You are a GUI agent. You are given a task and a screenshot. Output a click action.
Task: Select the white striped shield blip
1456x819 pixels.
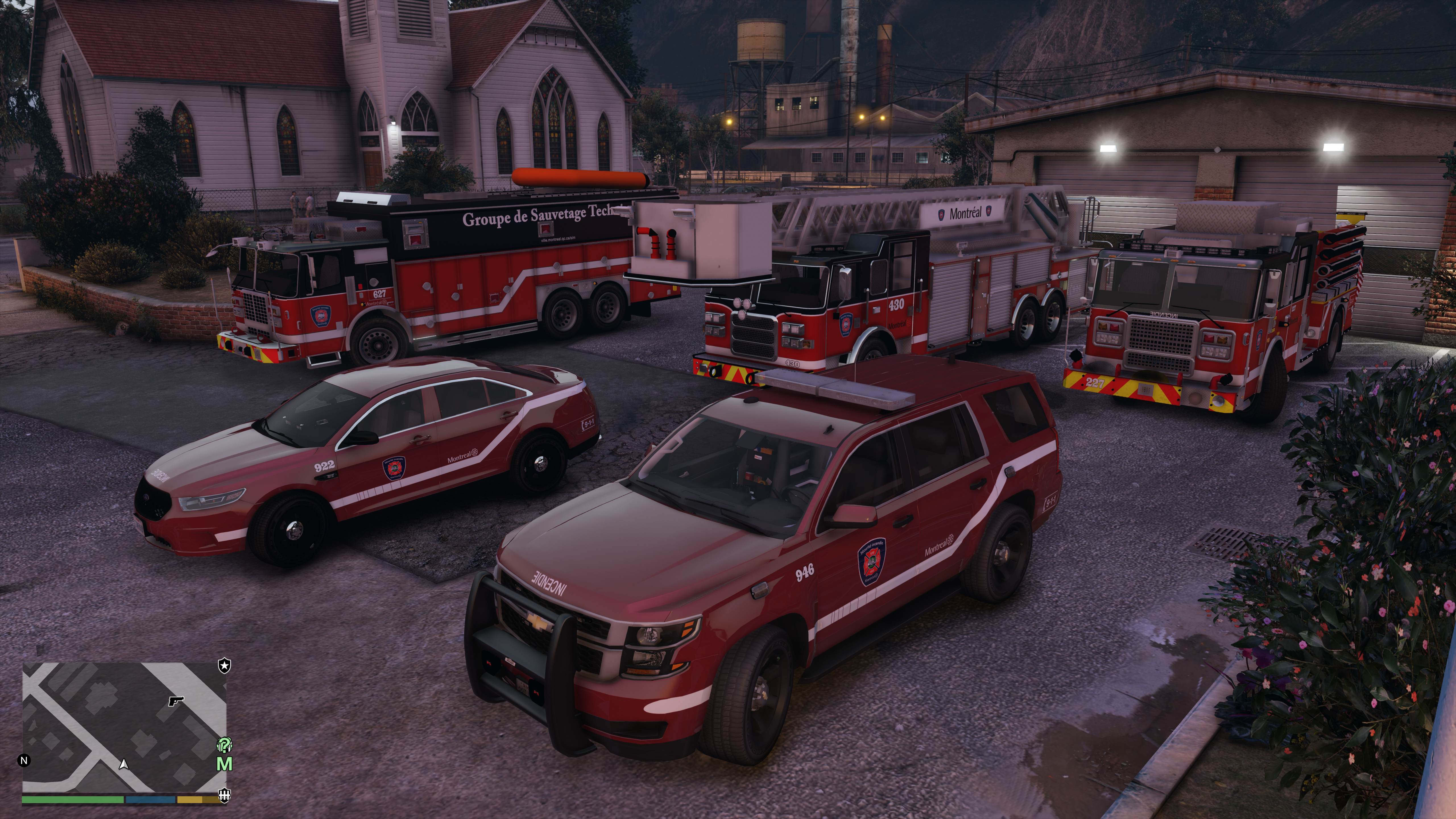click(224, 795)
